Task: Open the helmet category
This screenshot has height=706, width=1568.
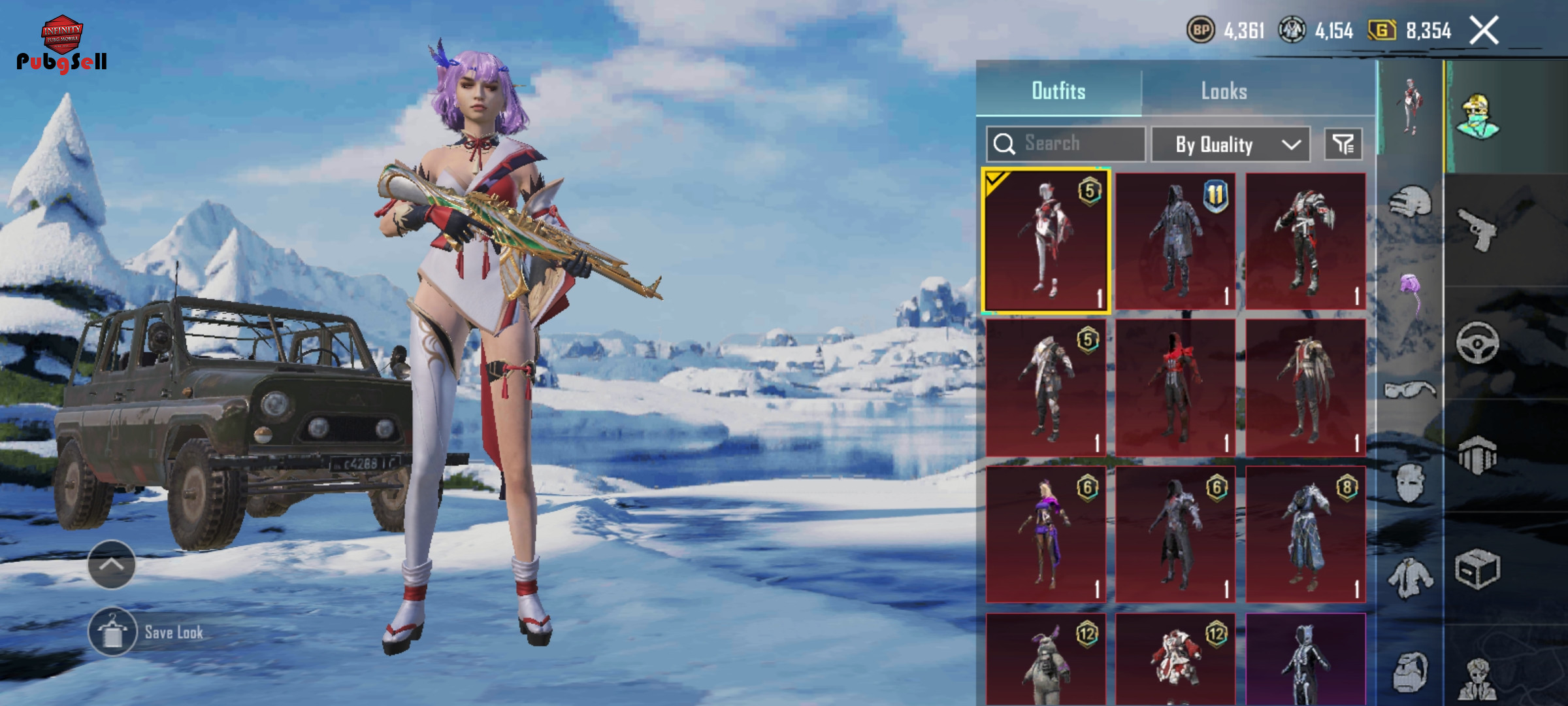Action: click(x=1411, y=202)
